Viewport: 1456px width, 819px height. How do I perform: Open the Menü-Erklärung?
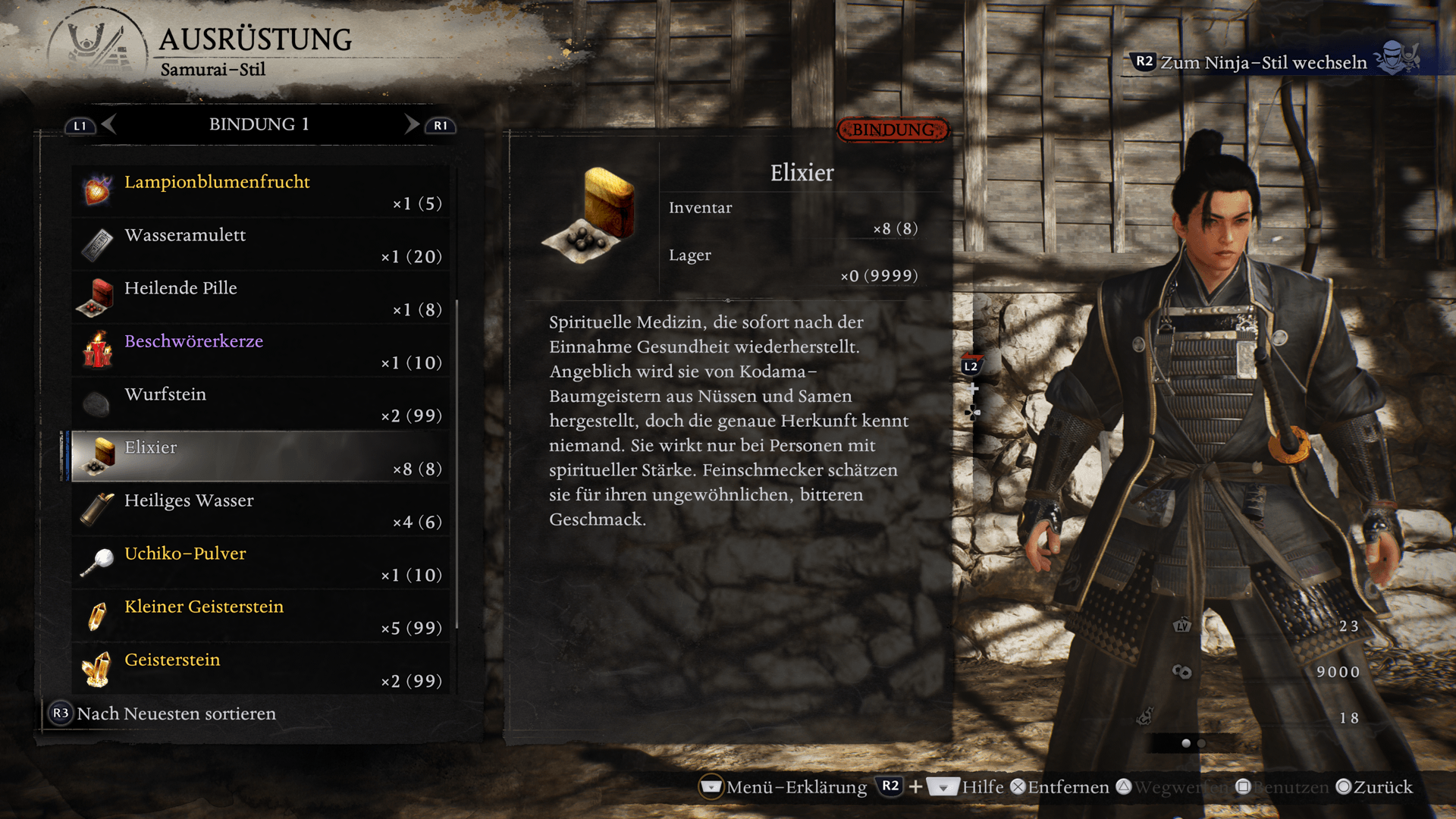pos(783,787)
